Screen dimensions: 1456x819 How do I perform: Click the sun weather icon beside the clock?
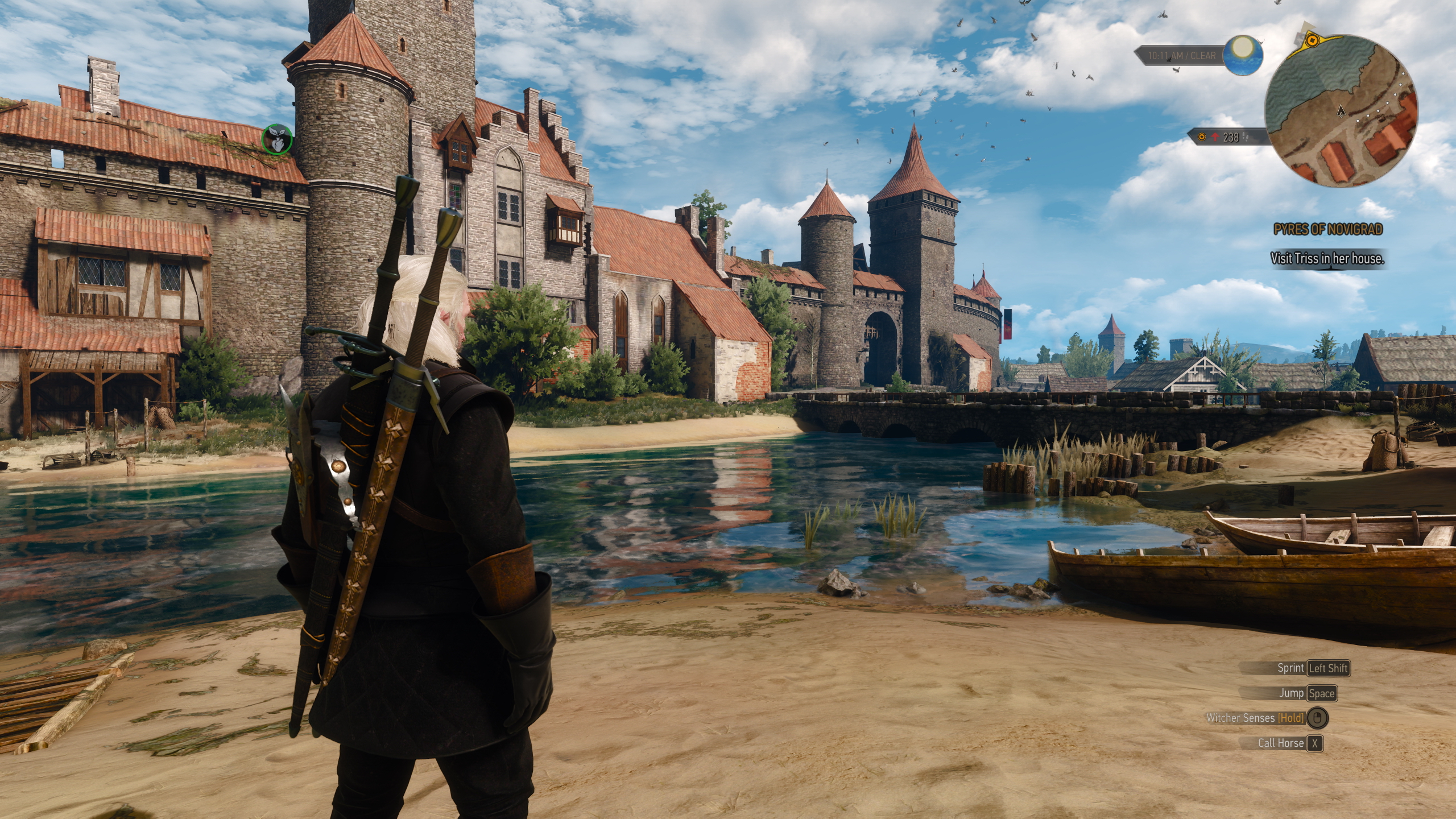(x=1243, y=55)
